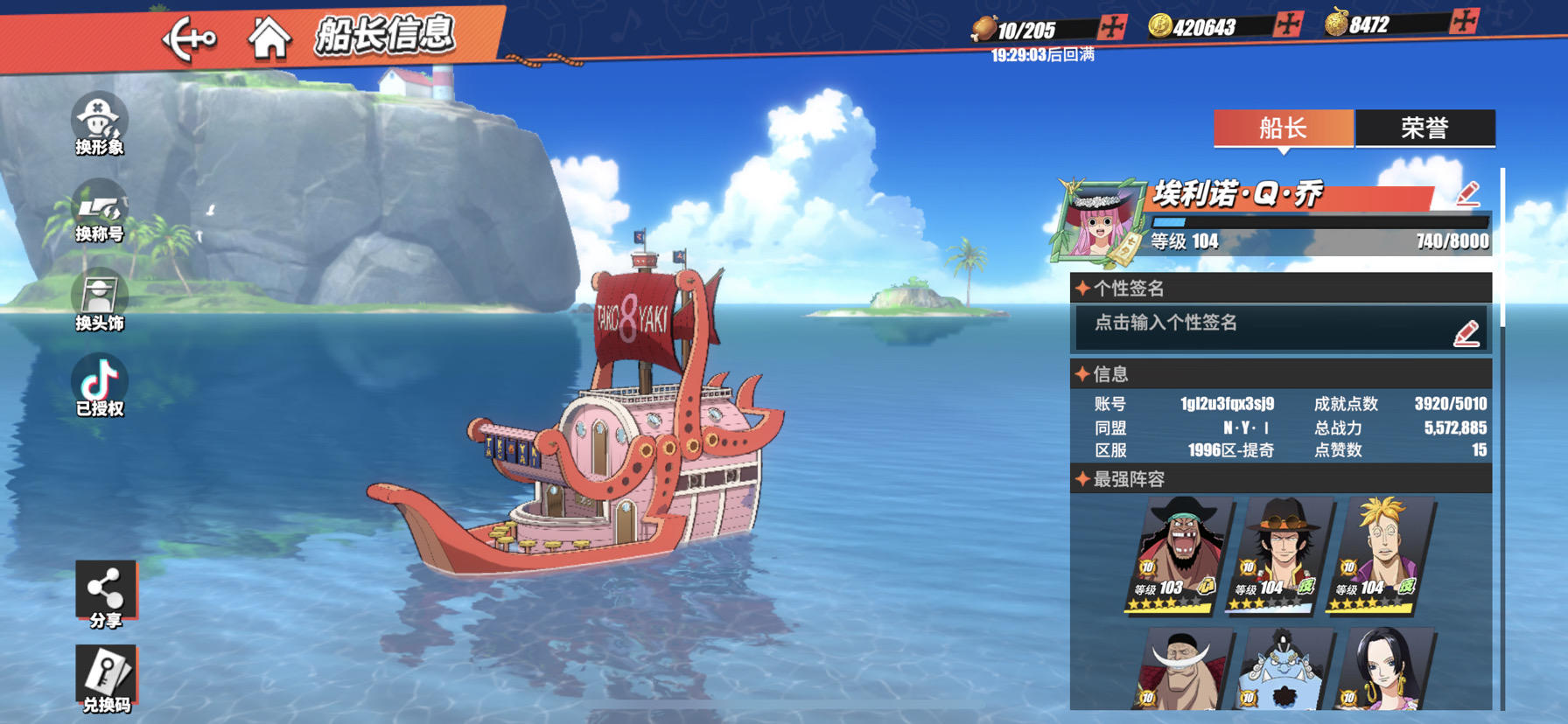Select the Ace level 104 crew card
The image size is (1568, 724).
[1280, 554]
